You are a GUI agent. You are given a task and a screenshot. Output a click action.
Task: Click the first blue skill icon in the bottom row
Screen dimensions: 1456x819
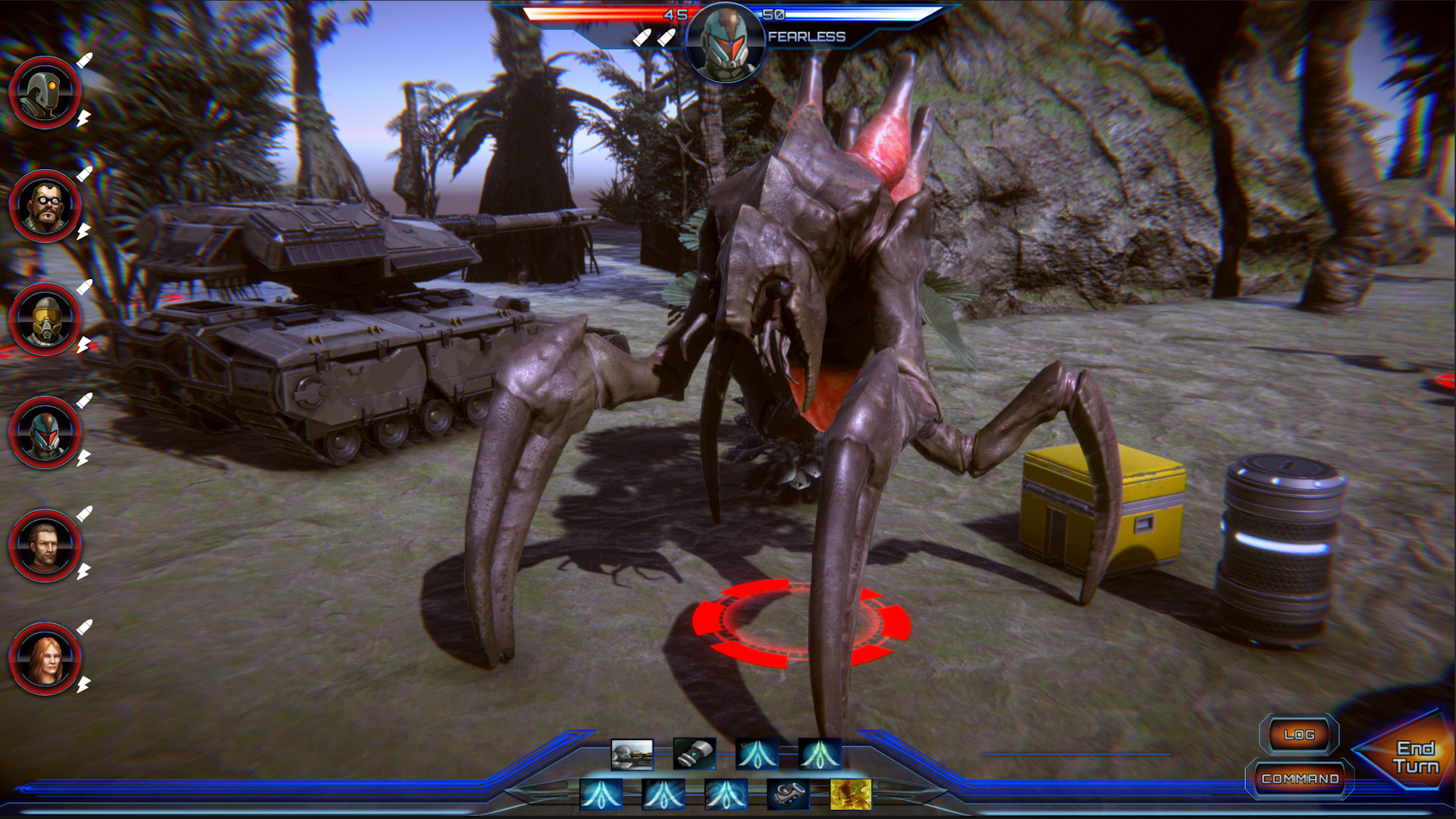coord(603,795)
